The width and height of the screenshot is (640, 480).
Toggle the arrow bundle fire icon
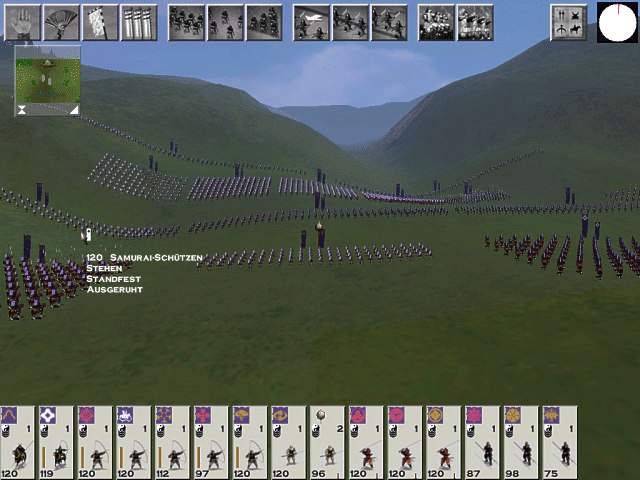tap(139, 22)
